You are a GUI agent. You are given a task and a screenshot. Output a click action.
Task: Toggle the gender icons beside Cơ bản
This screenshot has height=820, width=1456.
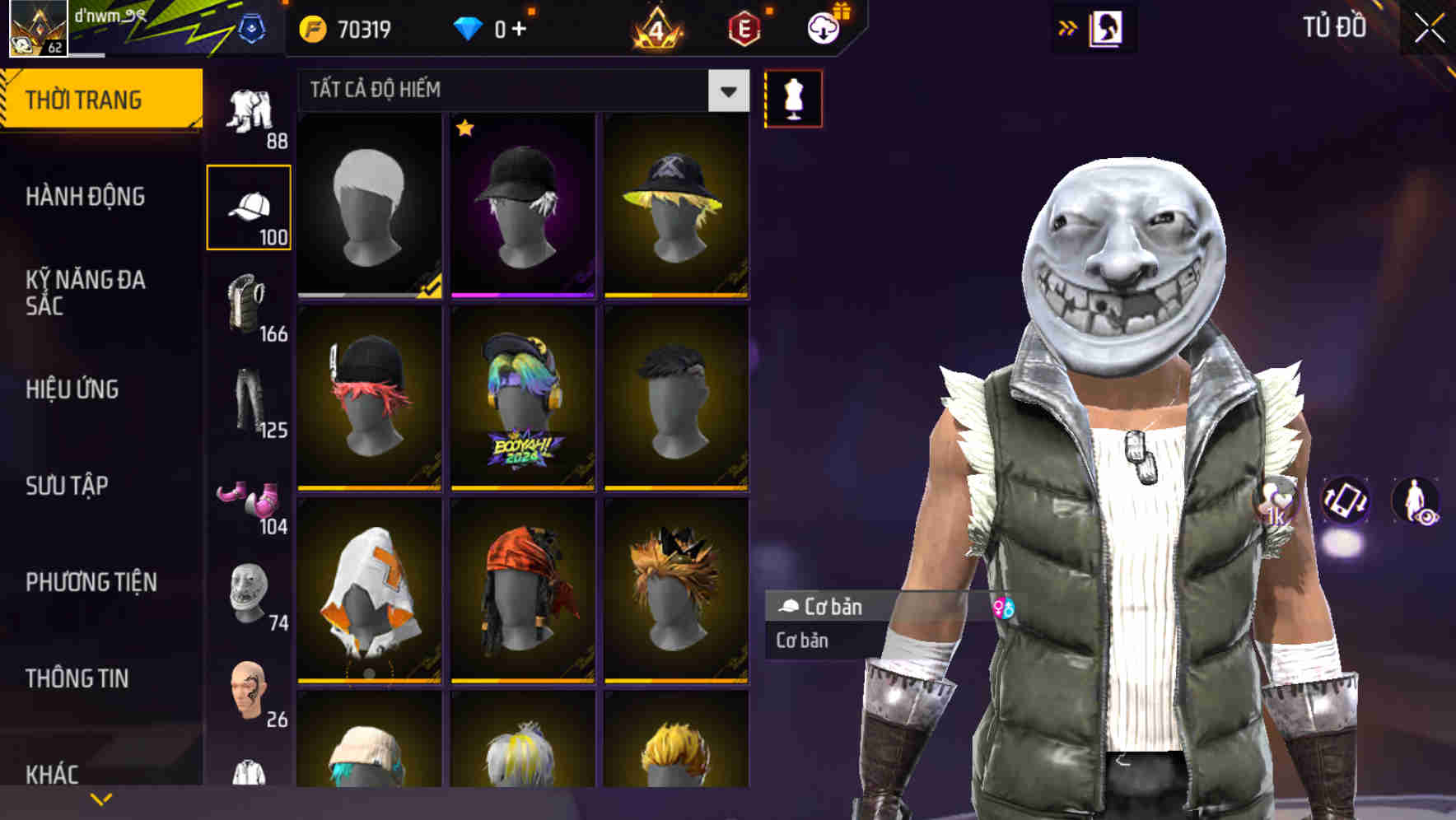1004,608
